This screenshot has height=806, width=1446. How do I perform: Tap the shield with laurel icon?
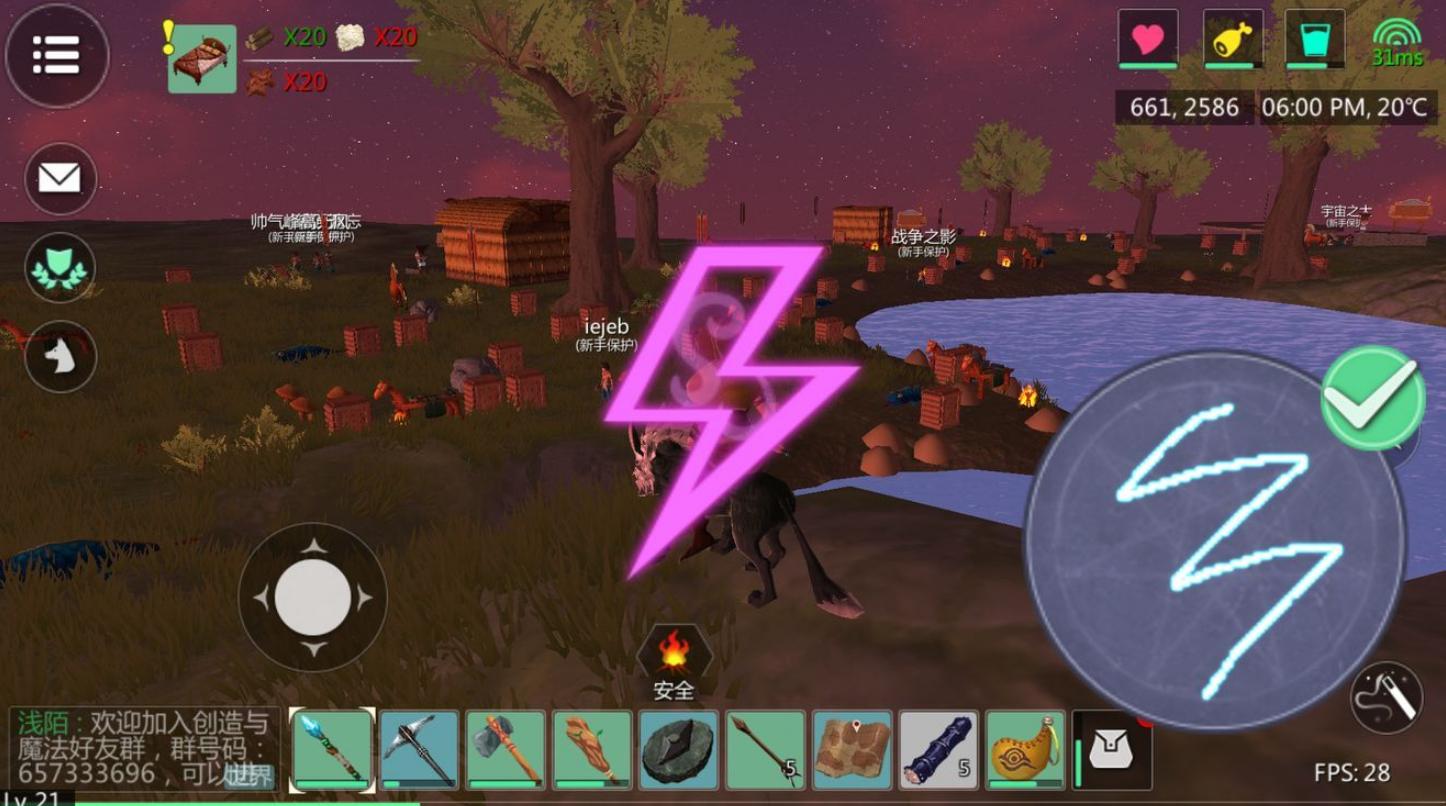pos(60,268)
